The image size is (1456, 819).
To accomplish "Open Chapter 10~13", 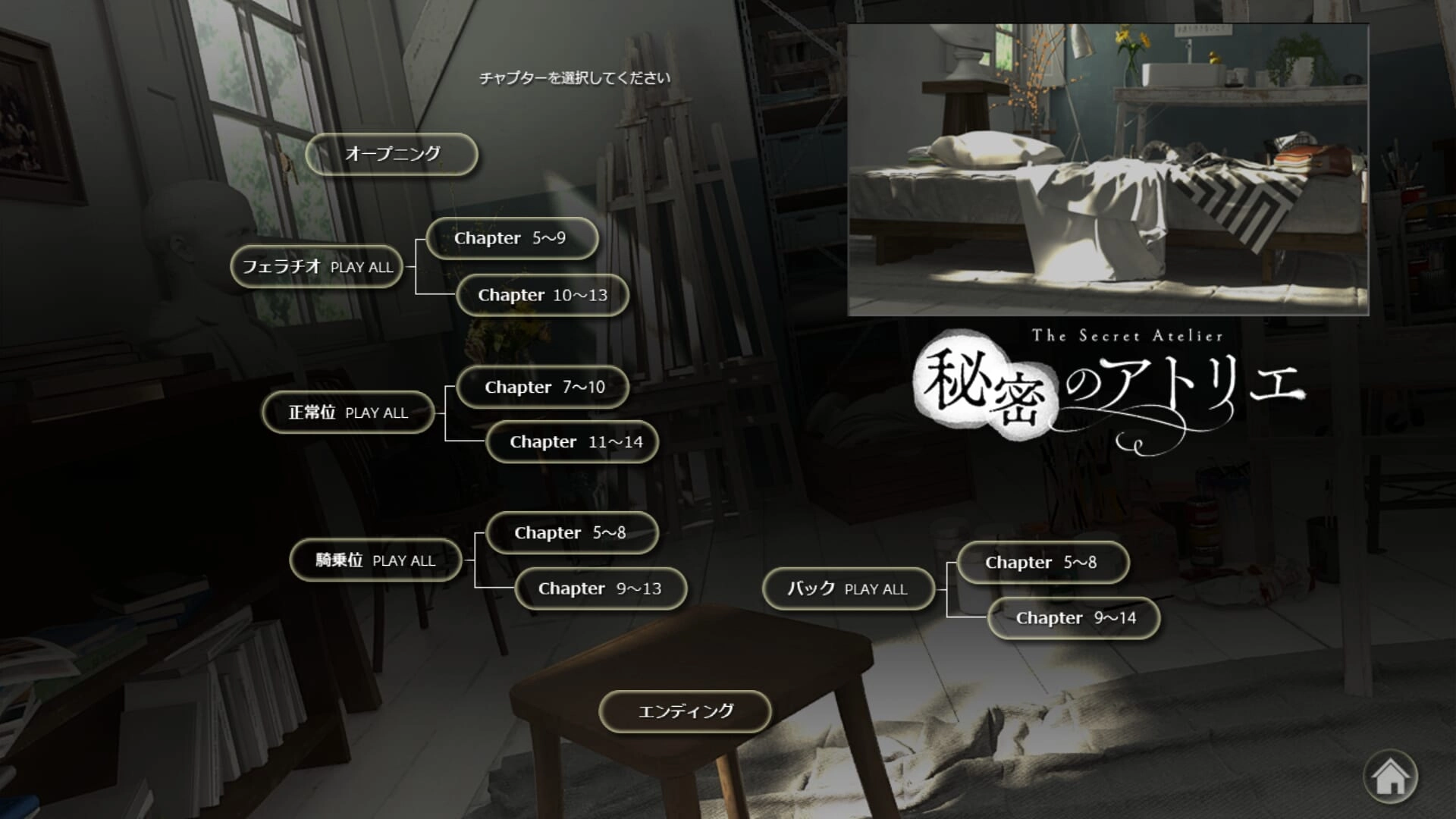I will click(542, 295).
